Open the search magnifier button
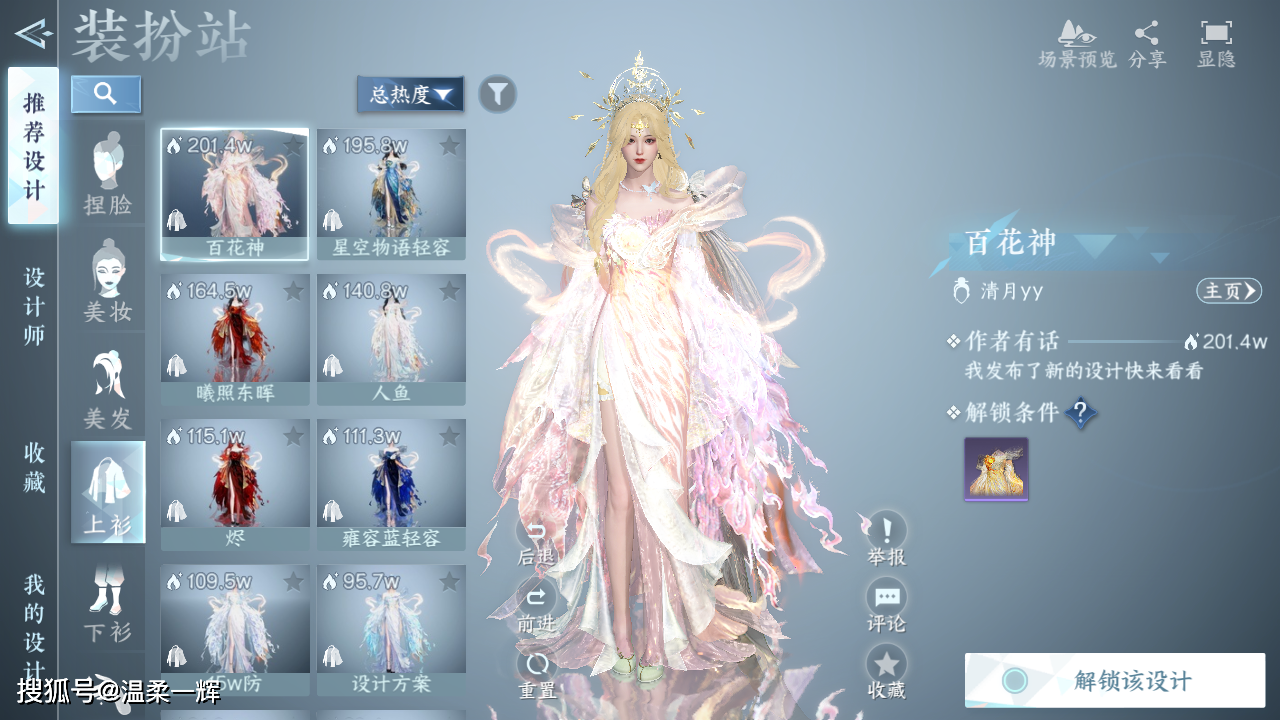Image resolution: width=1280 pixels, height=720 pixels. click(x=106, y=94)
